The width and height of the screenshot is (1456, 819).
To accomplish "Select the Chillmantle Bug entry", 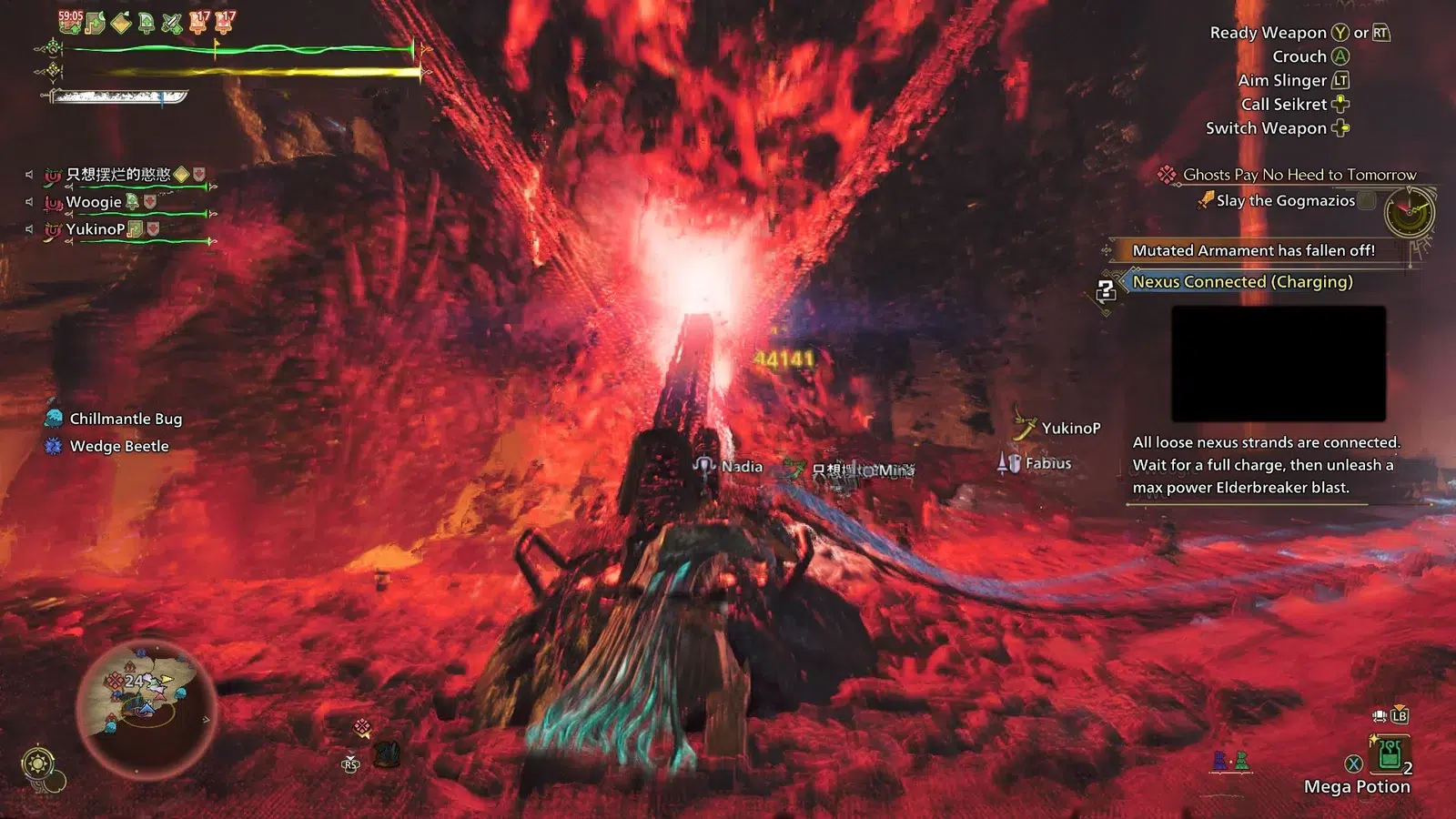I will [126, 419].
